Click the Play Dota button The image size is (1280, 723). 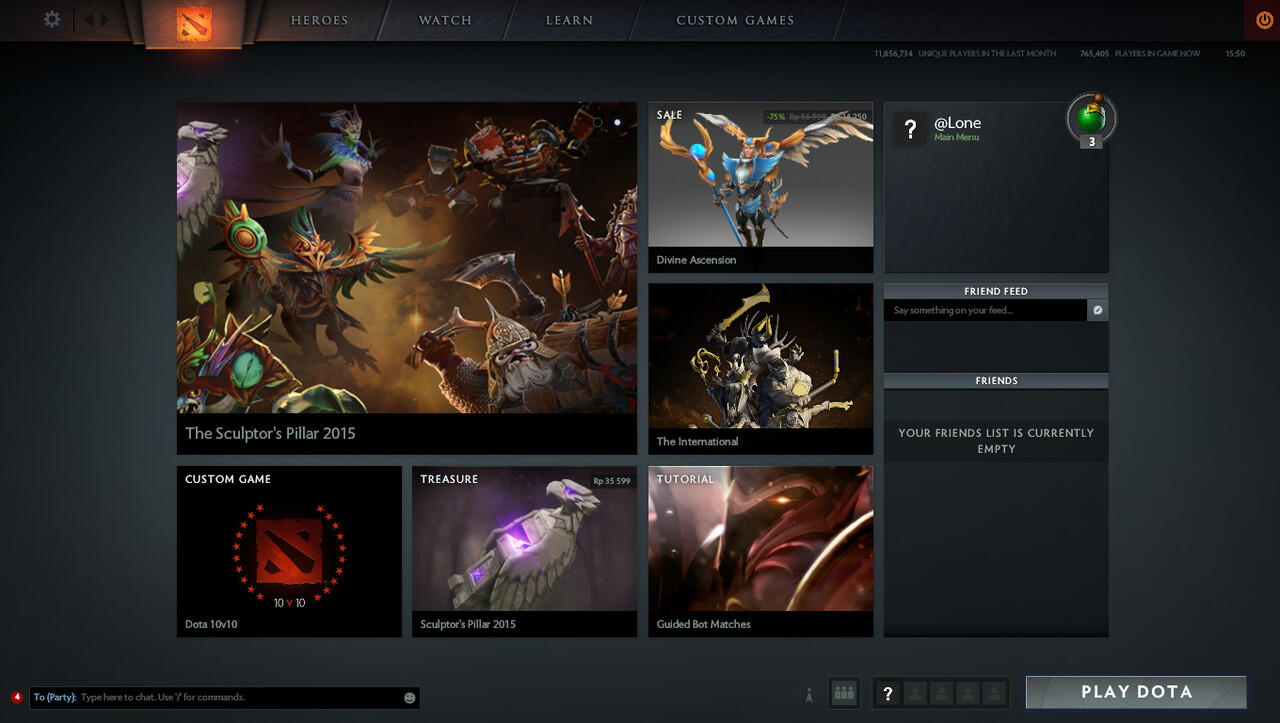tap(1136, 692)
